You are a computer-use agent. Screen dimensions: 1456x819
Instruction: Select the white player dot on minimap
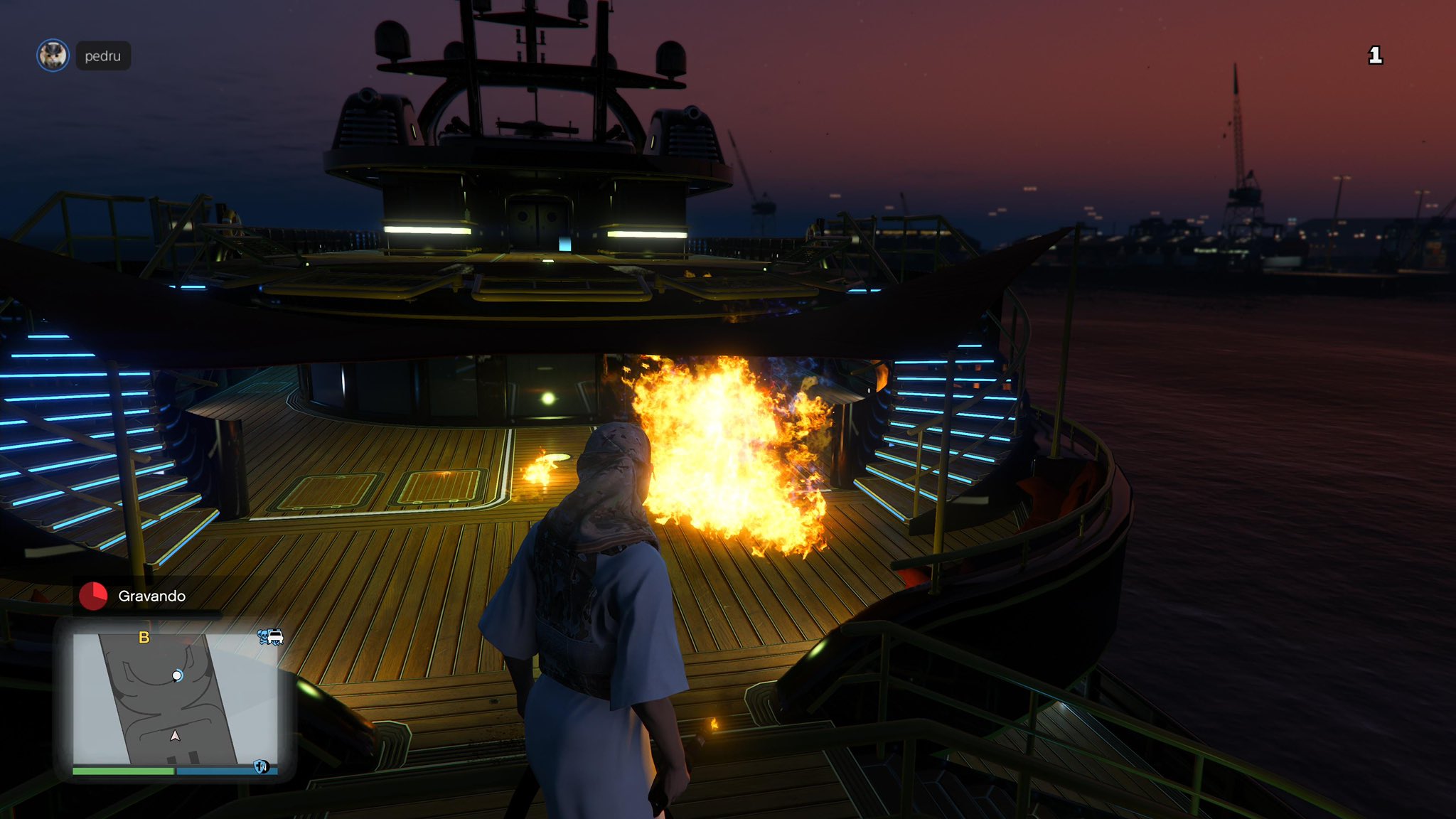coord(177,675)
